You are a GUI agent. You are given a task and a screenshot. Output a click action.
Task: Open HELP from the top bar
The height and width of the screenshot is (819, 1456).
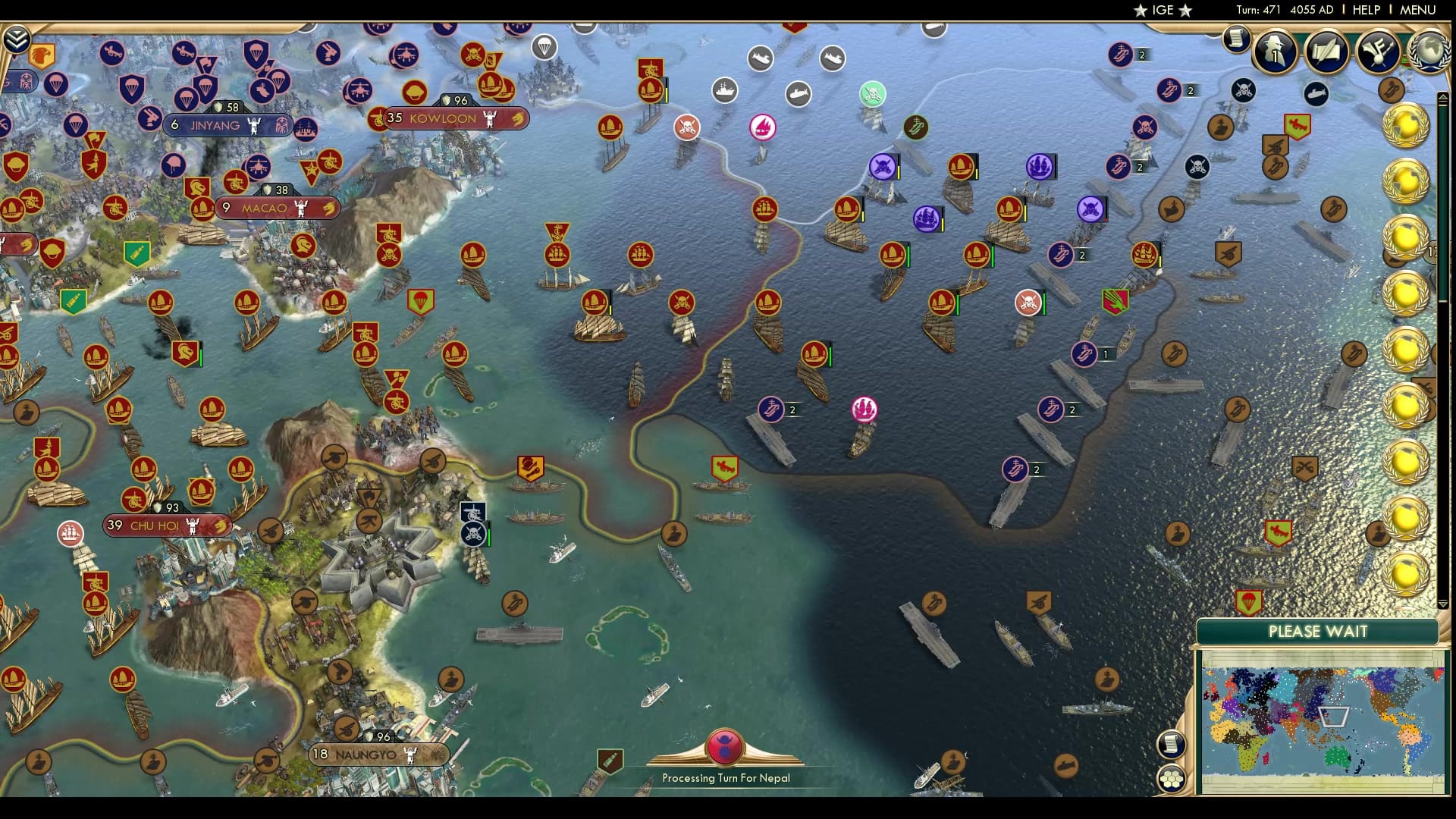tap(1365, 10)
